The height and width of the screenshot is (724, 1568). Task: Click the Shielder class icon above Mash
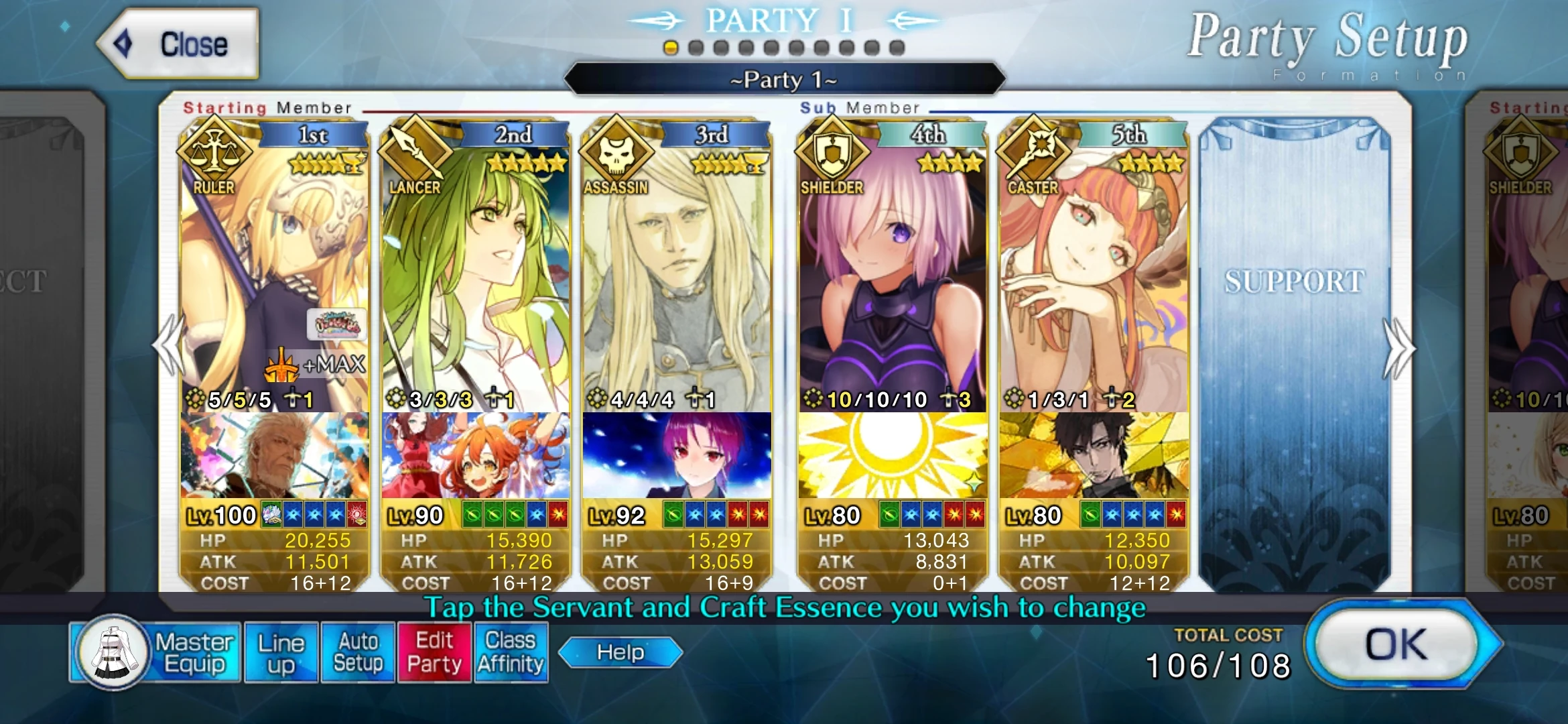point(831,151)
